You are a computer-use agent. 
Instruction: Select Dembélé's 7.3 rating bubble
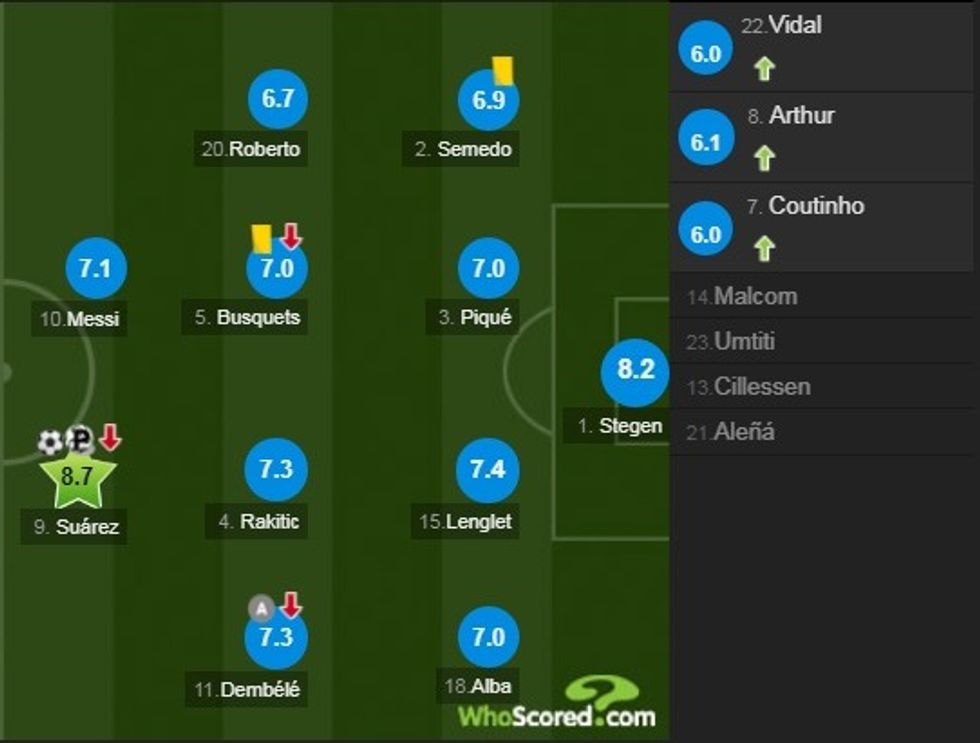(x=276, y=638)
